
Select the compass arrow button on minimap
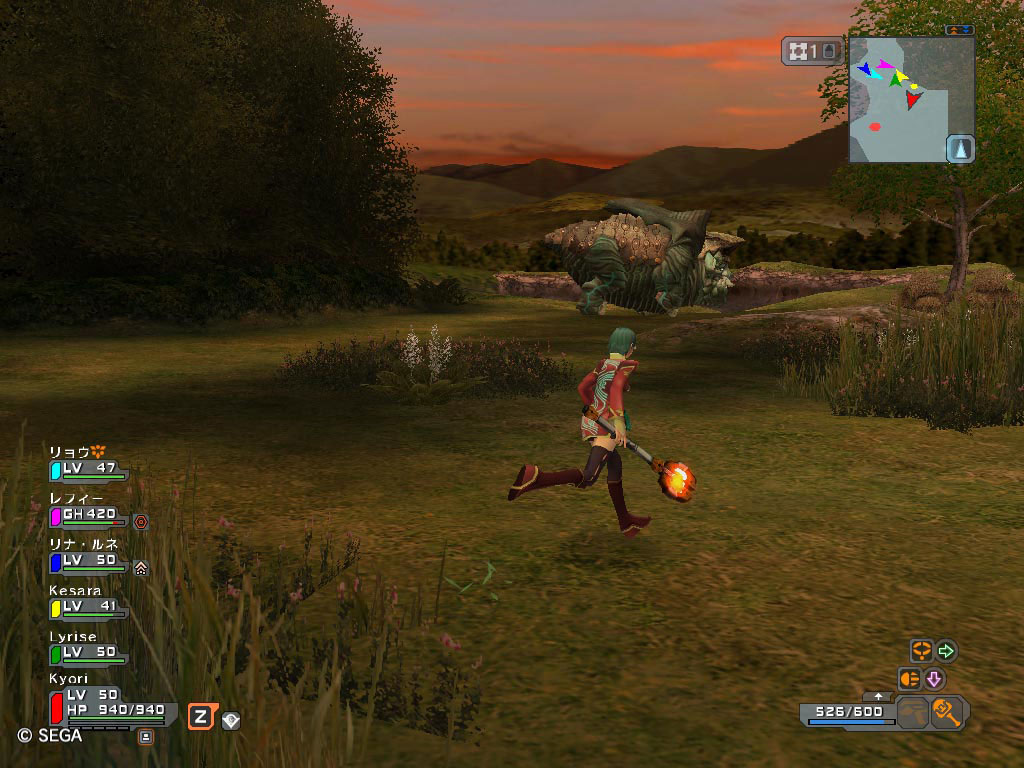click(960, 148)
